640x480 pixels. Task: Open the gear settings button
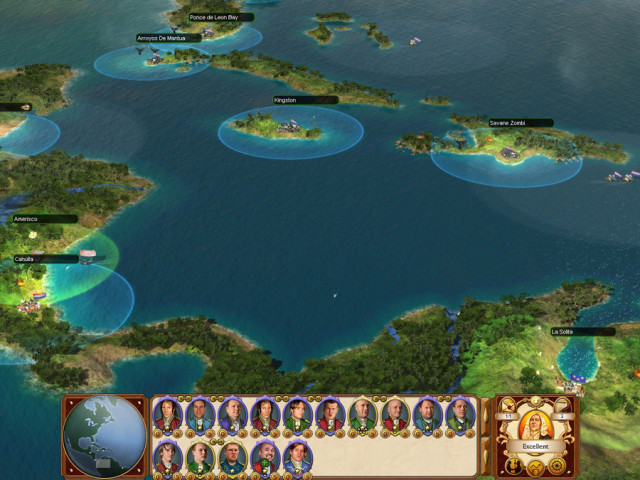(x=556, y=465)
